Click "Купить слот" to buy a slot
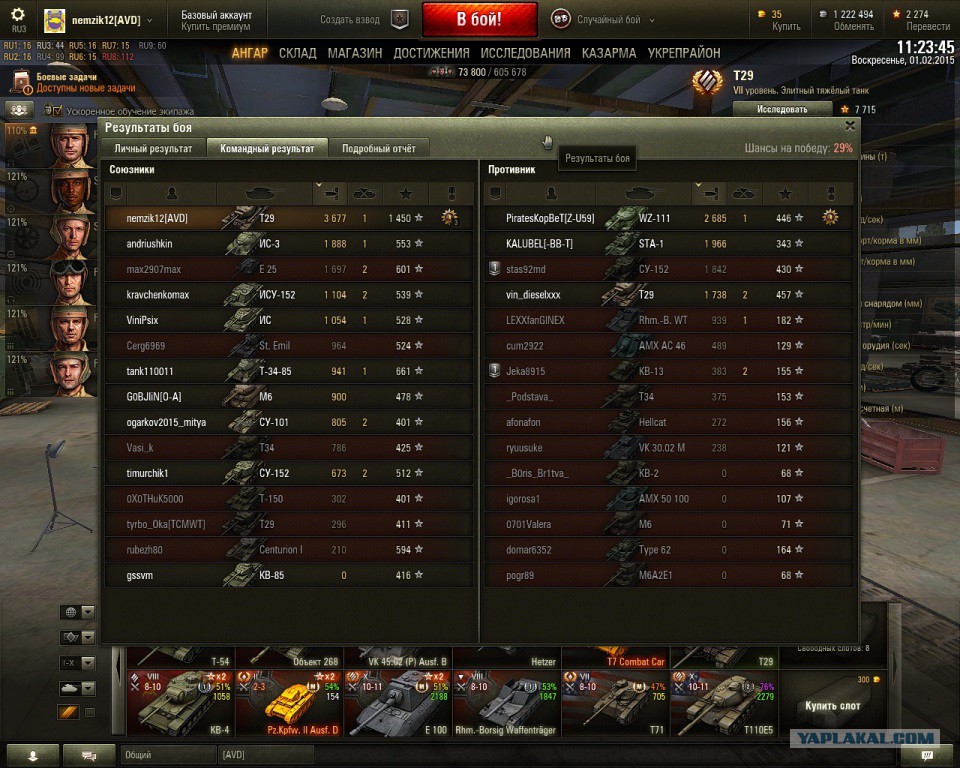The image size is (960, 768). (832, 706)
